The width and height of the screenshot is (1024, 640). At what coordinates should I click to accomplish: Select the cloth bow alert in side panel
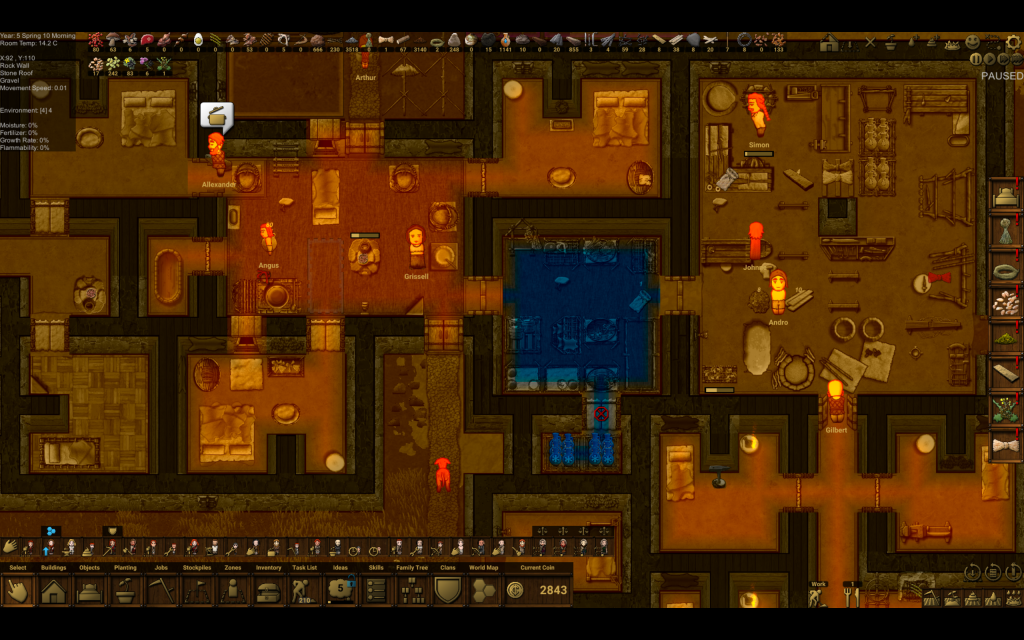tap(1004, 445)
